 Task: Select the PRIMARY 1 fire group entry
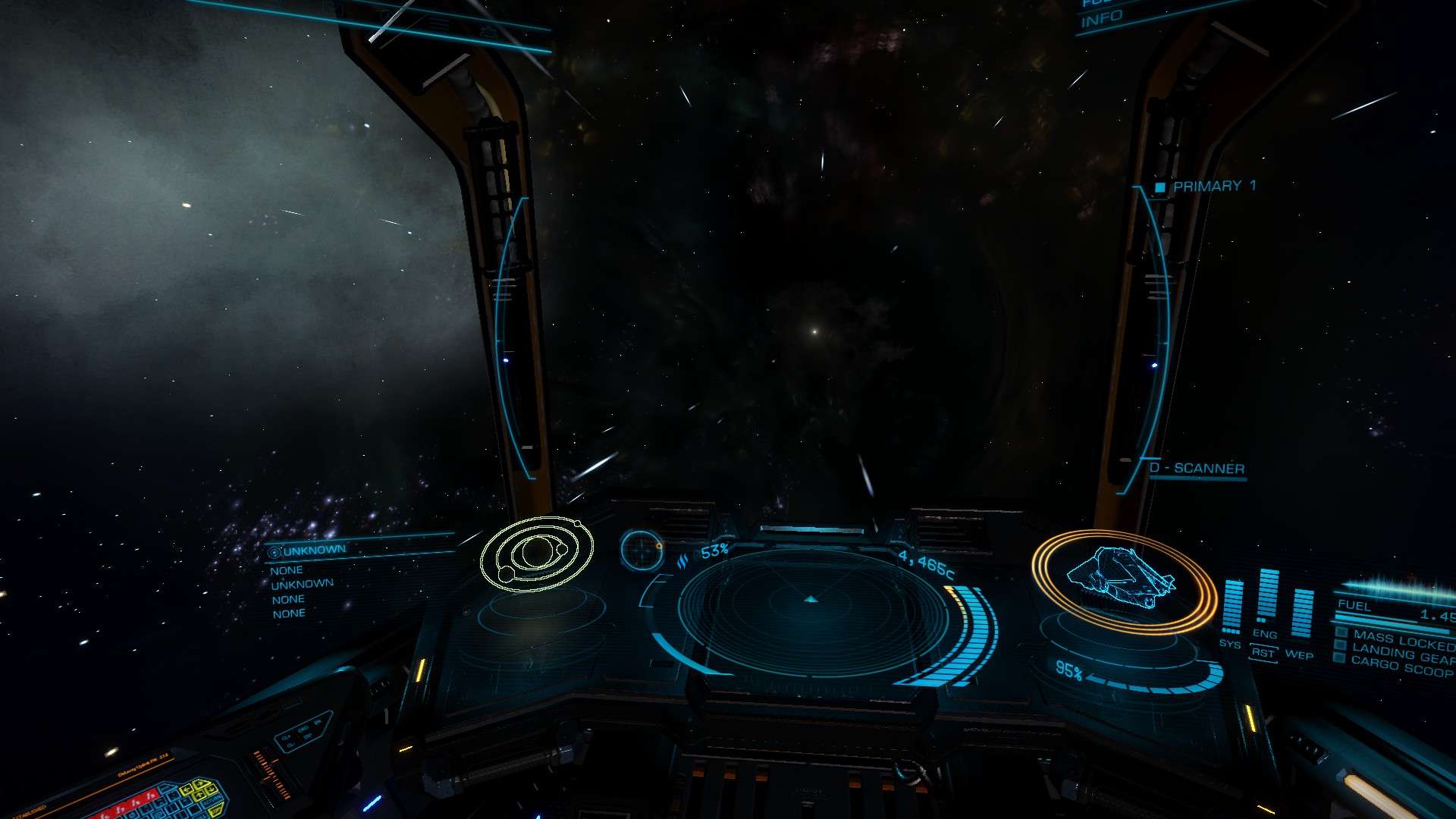tap(1213, 187)
